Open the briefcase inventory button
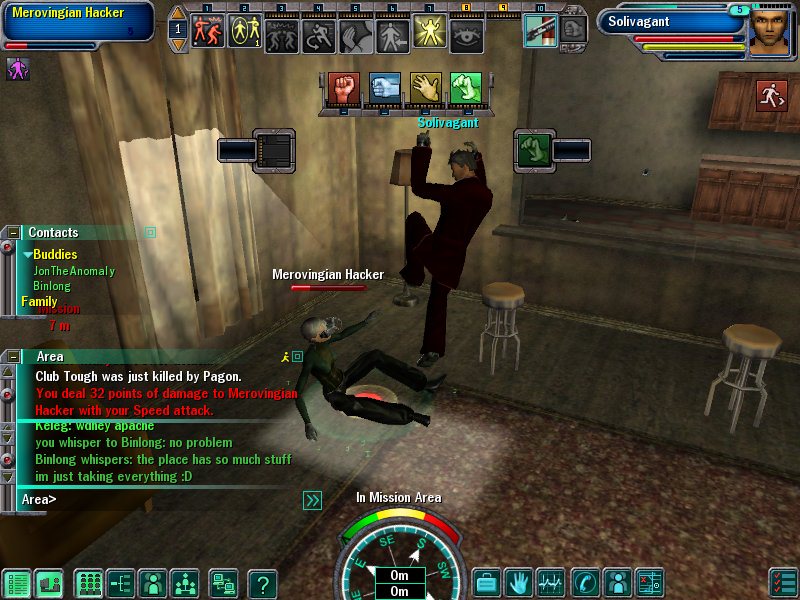 pyautogui.click(x=487, y=582)
